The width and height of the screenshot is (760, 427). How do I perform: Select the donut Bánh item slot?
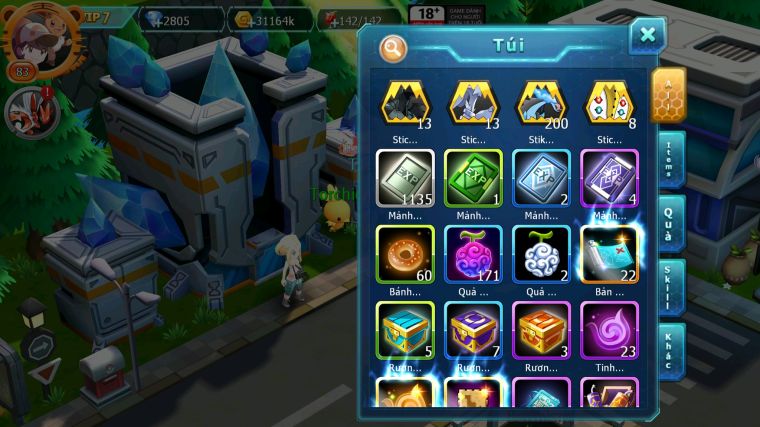(x=405, y=254)
